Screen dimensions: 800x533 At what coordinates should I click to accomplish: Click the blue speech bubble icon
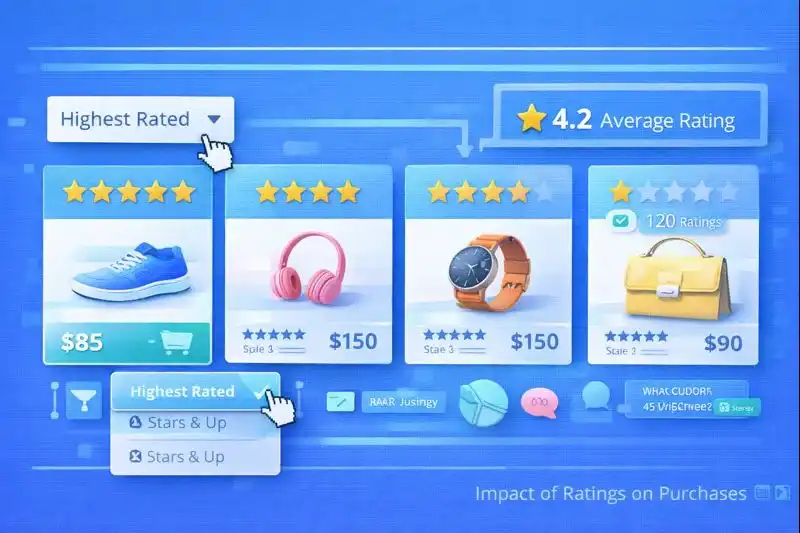598,397
